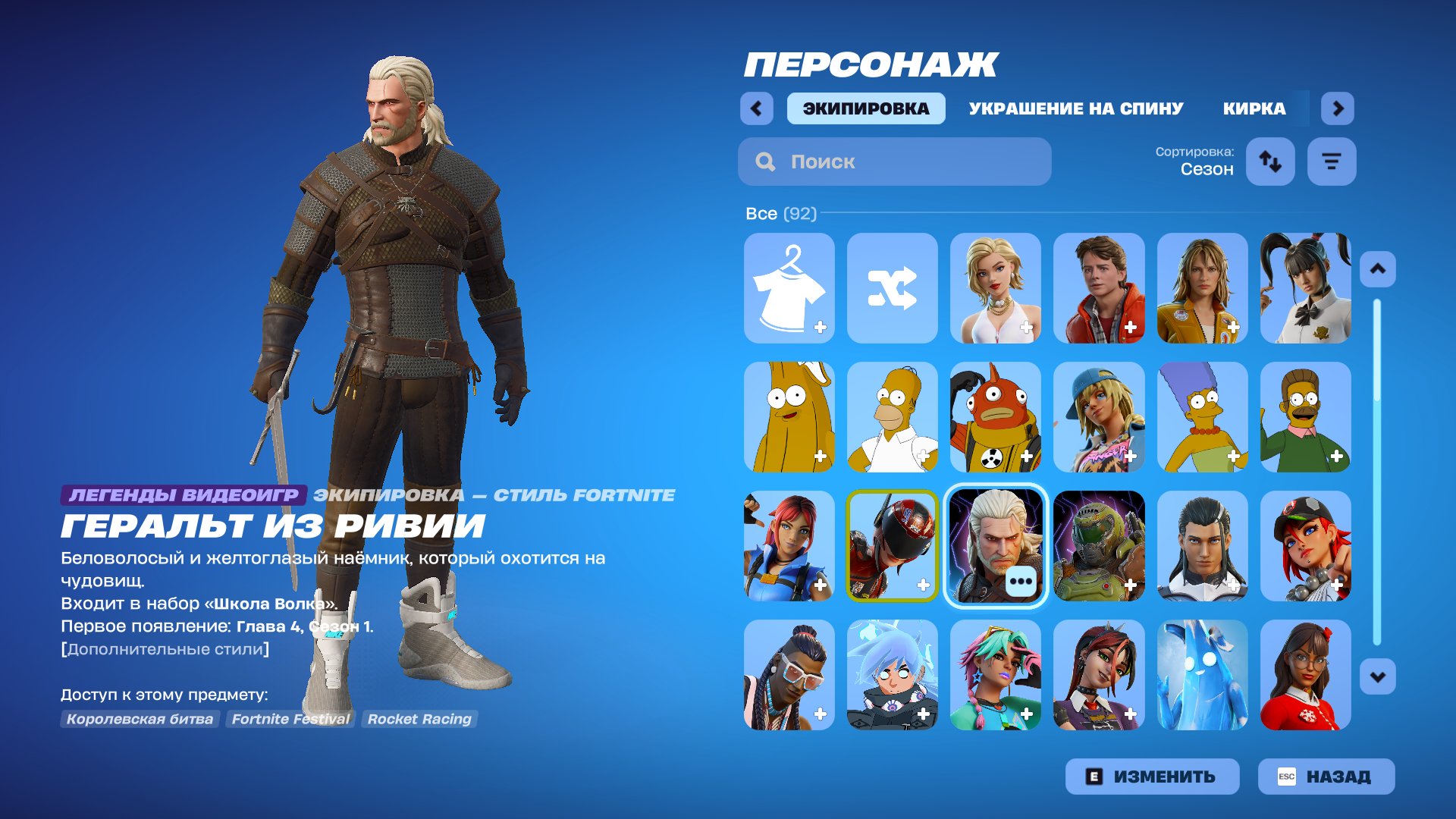Switch to the КИРКА tab

pyautogui.click(x=1253, y=108)
